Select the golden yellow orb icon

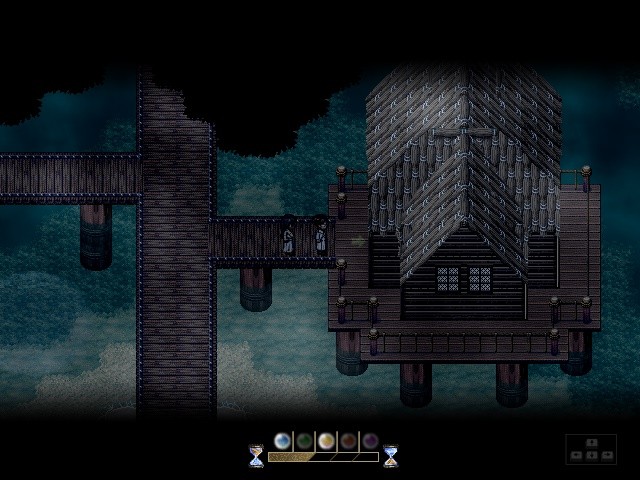point(326,441)
